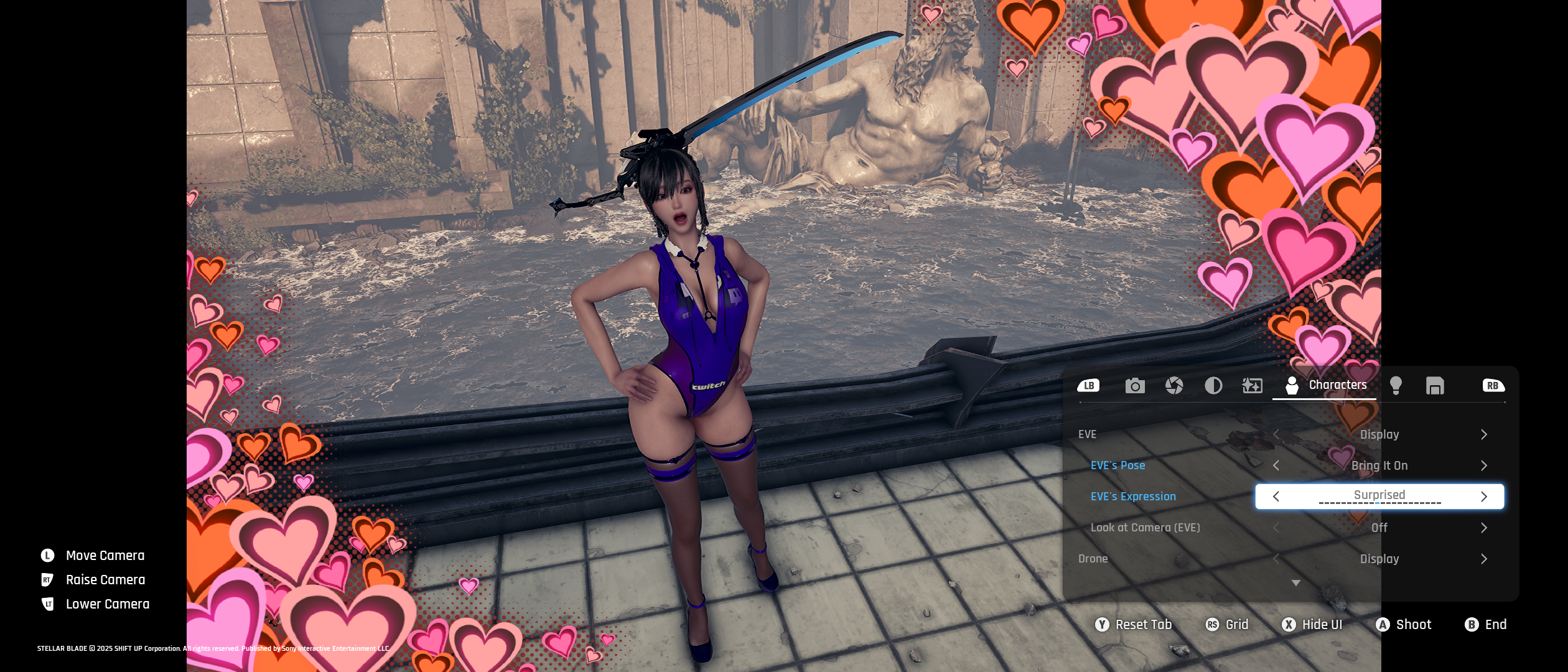Open the half-circle contrast tab

click(1213, 386)
